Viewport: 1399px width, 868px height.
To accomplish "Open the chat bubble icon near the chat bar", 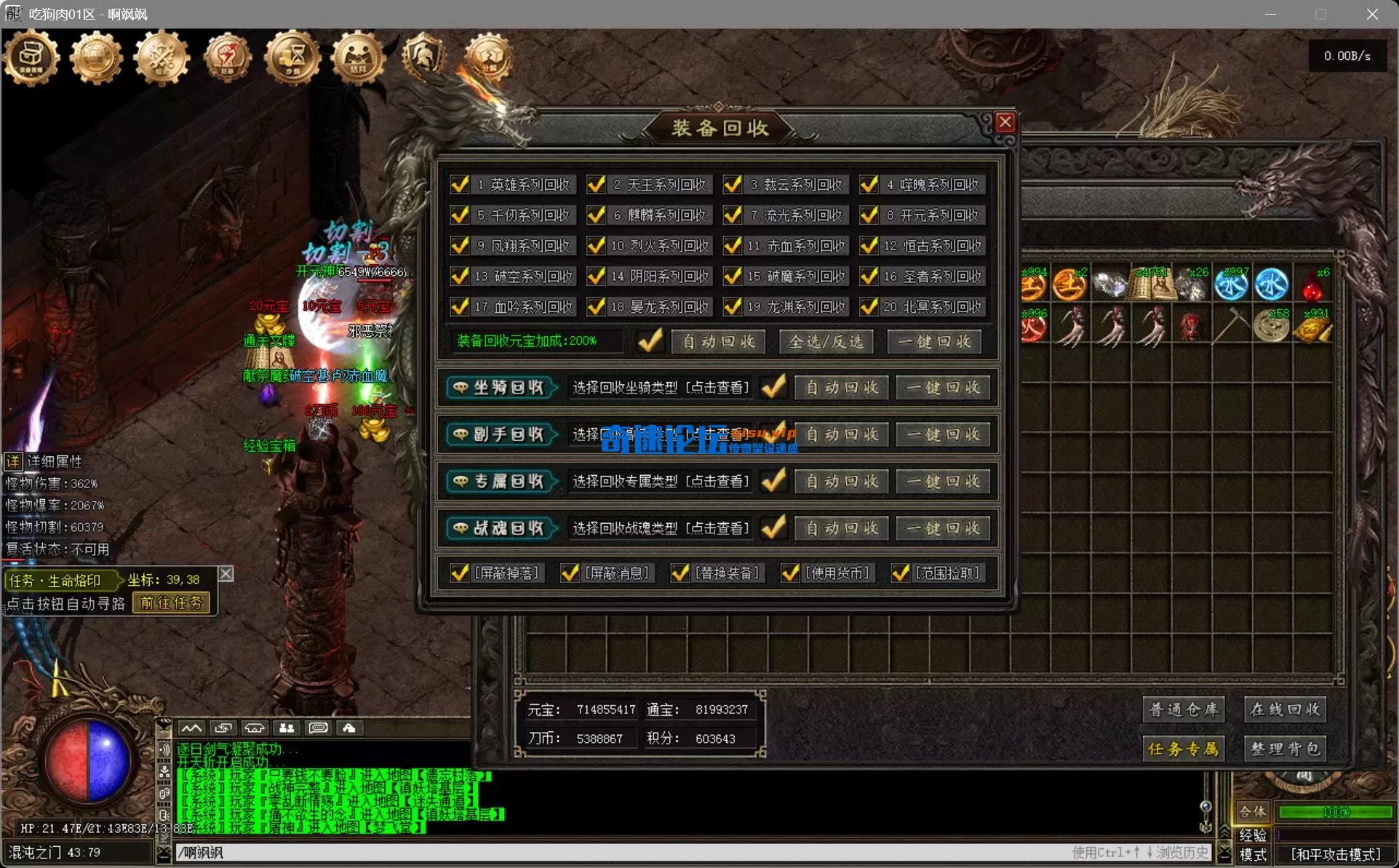I will (317, 728).
